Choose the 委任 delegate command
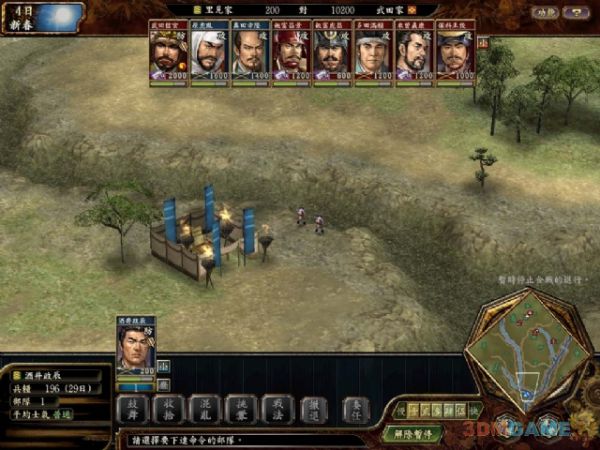 pos(356,408)
